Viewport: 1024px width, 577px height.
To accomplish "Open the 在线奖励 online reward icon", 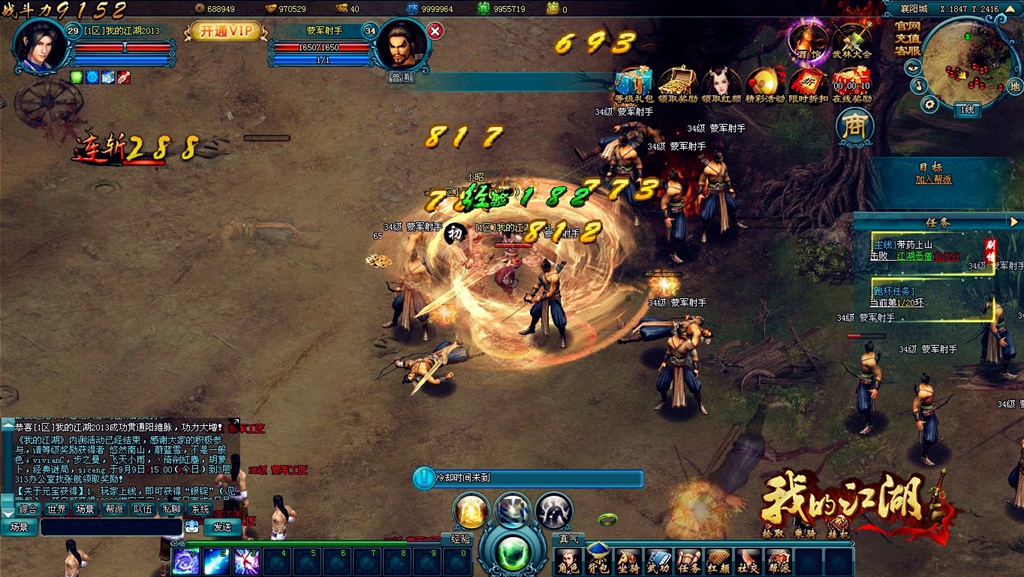I will click(852, 82).
